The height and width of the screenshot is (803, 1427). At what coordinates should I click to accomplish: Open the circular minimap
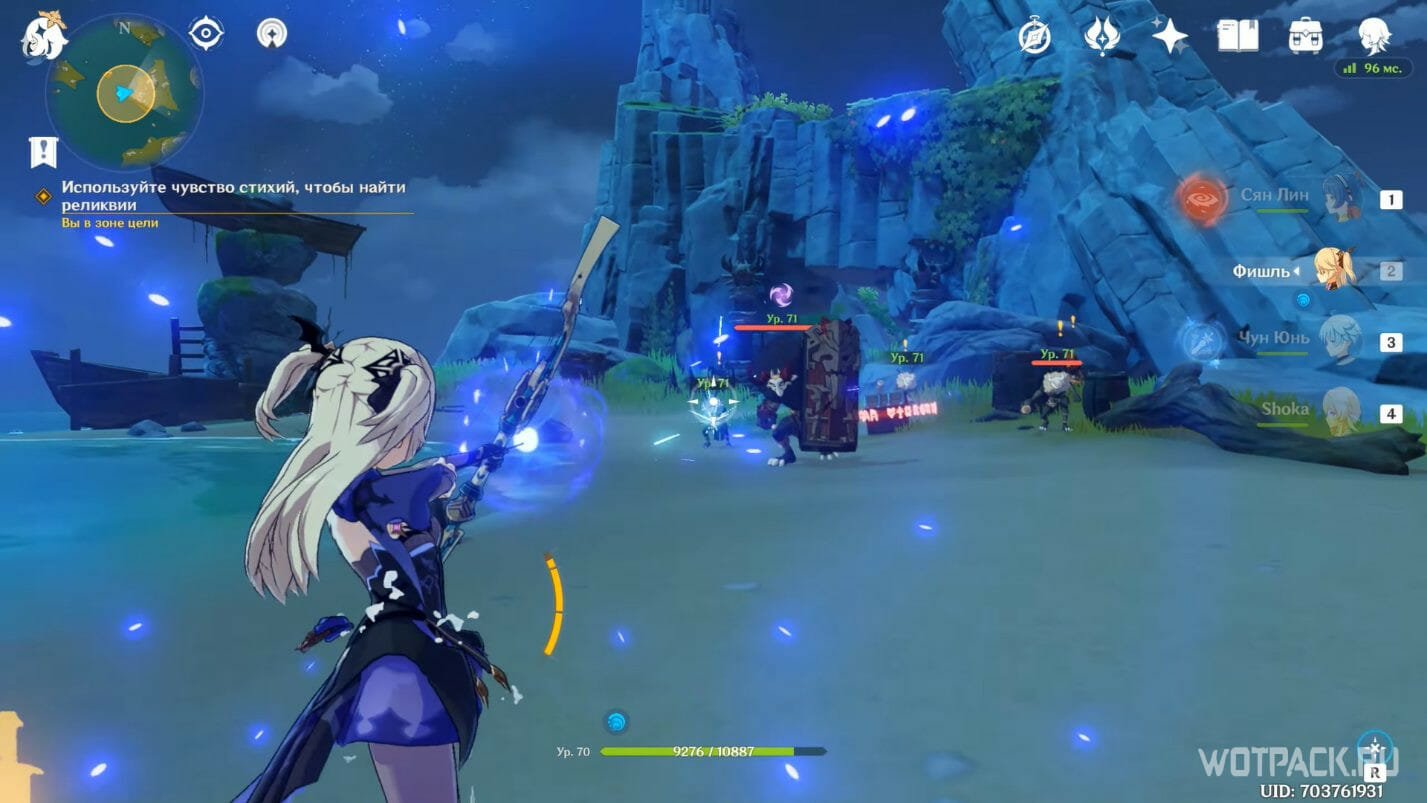coord(124,93)
